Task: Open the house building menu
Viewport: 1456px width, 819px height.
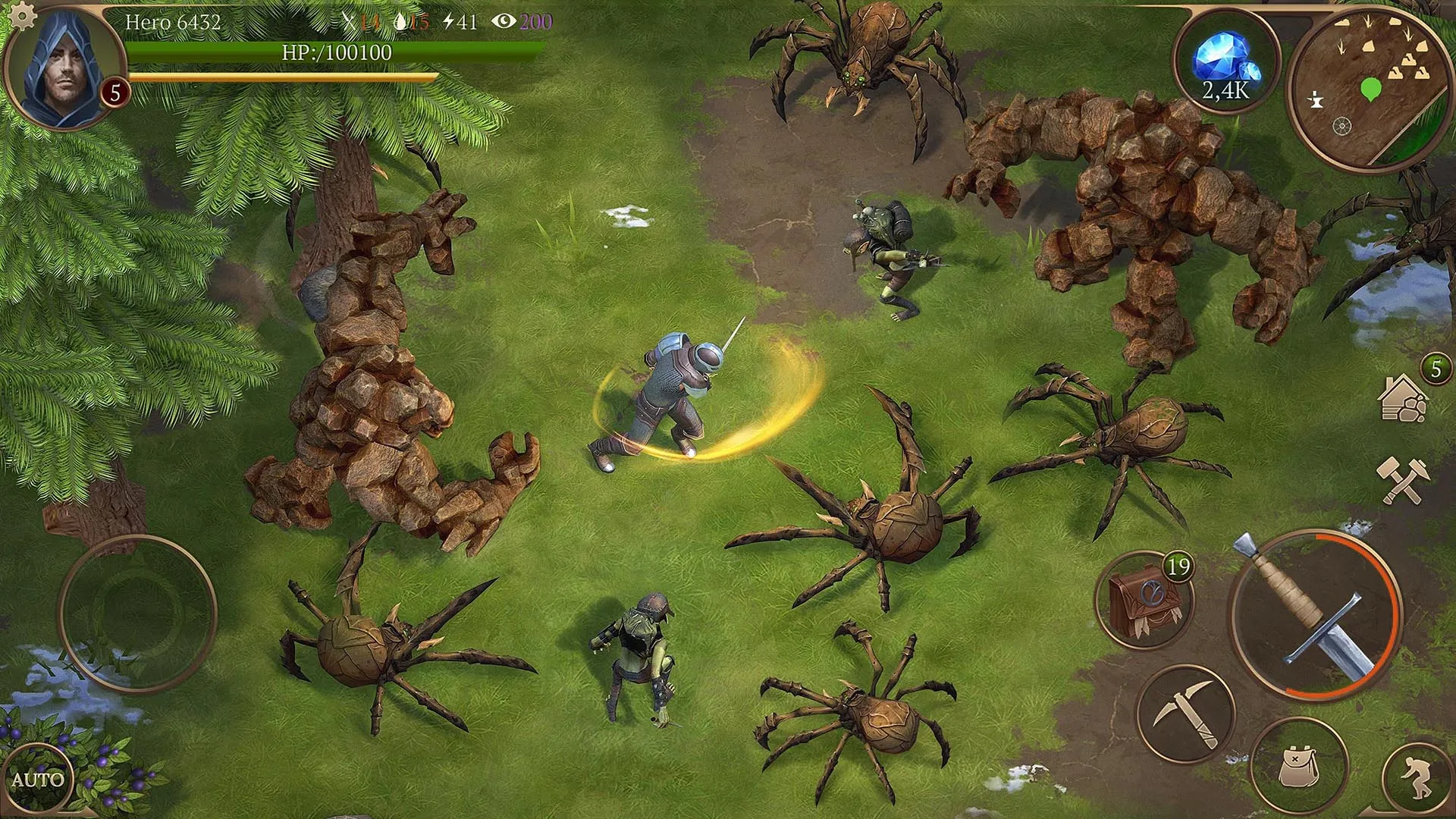Action: coord(1403,398)
